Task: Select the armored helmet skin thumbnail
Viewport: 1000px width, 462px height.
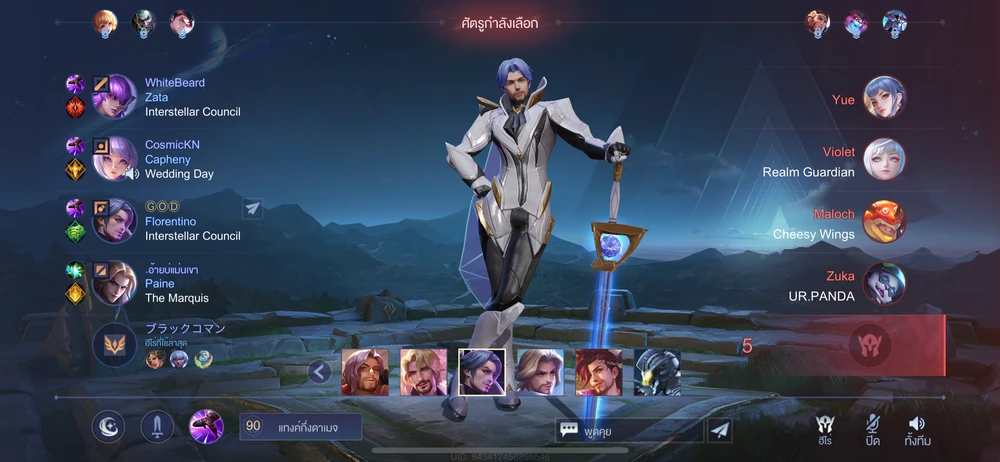Action: click(657, 372)
